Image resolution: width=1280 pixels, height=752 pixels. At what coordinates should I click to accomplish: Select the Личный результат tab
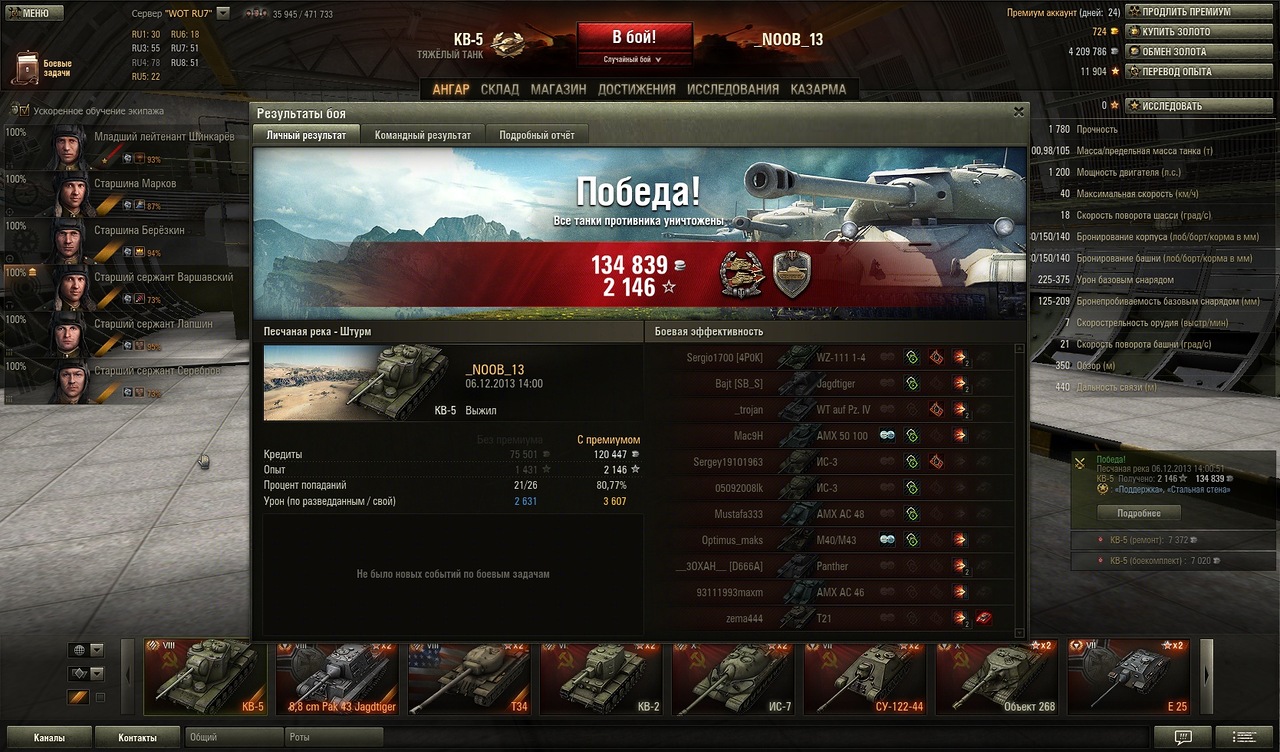tap(306, 135)
